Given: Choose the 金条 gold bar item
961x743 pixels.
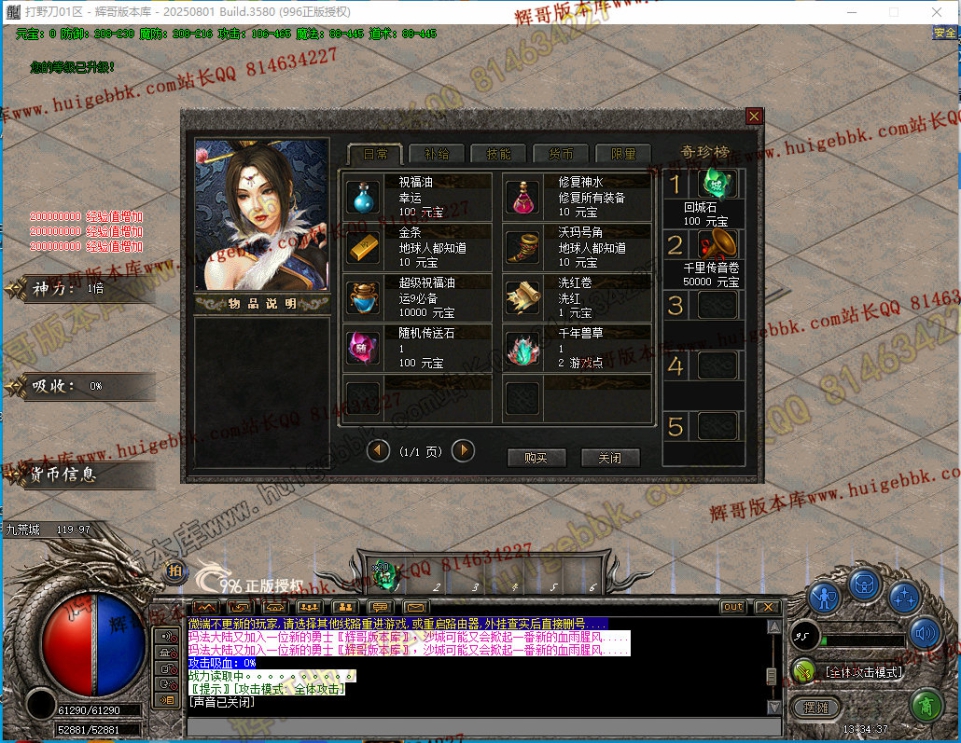Looking at the screenshot, I should 364,247.
